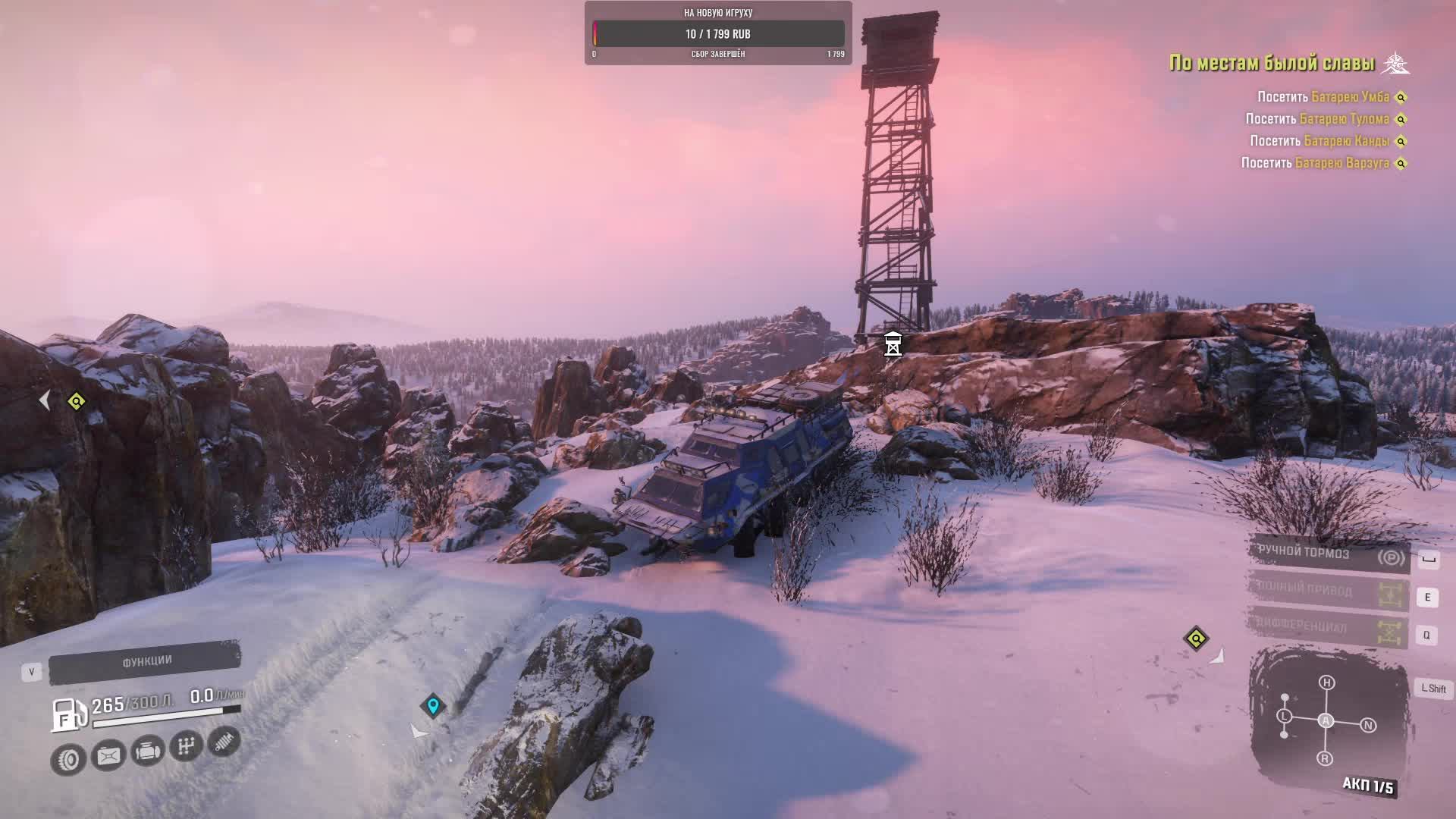
Task: Click the blue waypoint pin marker
Action: pyautogui.click(x=433, y=705)
